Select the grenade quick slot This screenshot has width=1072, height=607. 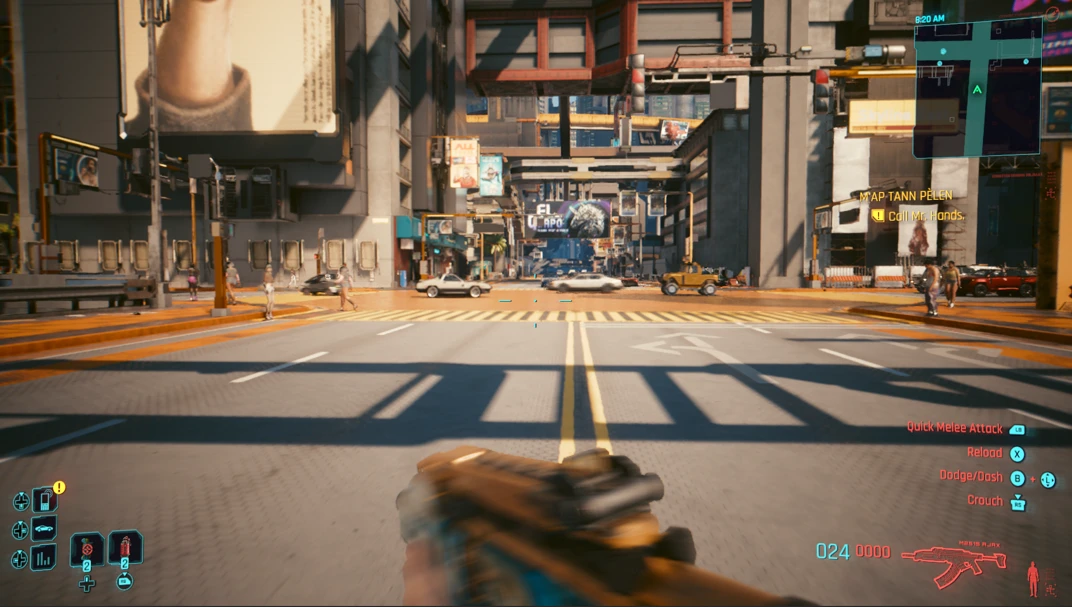[x=87, y=549]
